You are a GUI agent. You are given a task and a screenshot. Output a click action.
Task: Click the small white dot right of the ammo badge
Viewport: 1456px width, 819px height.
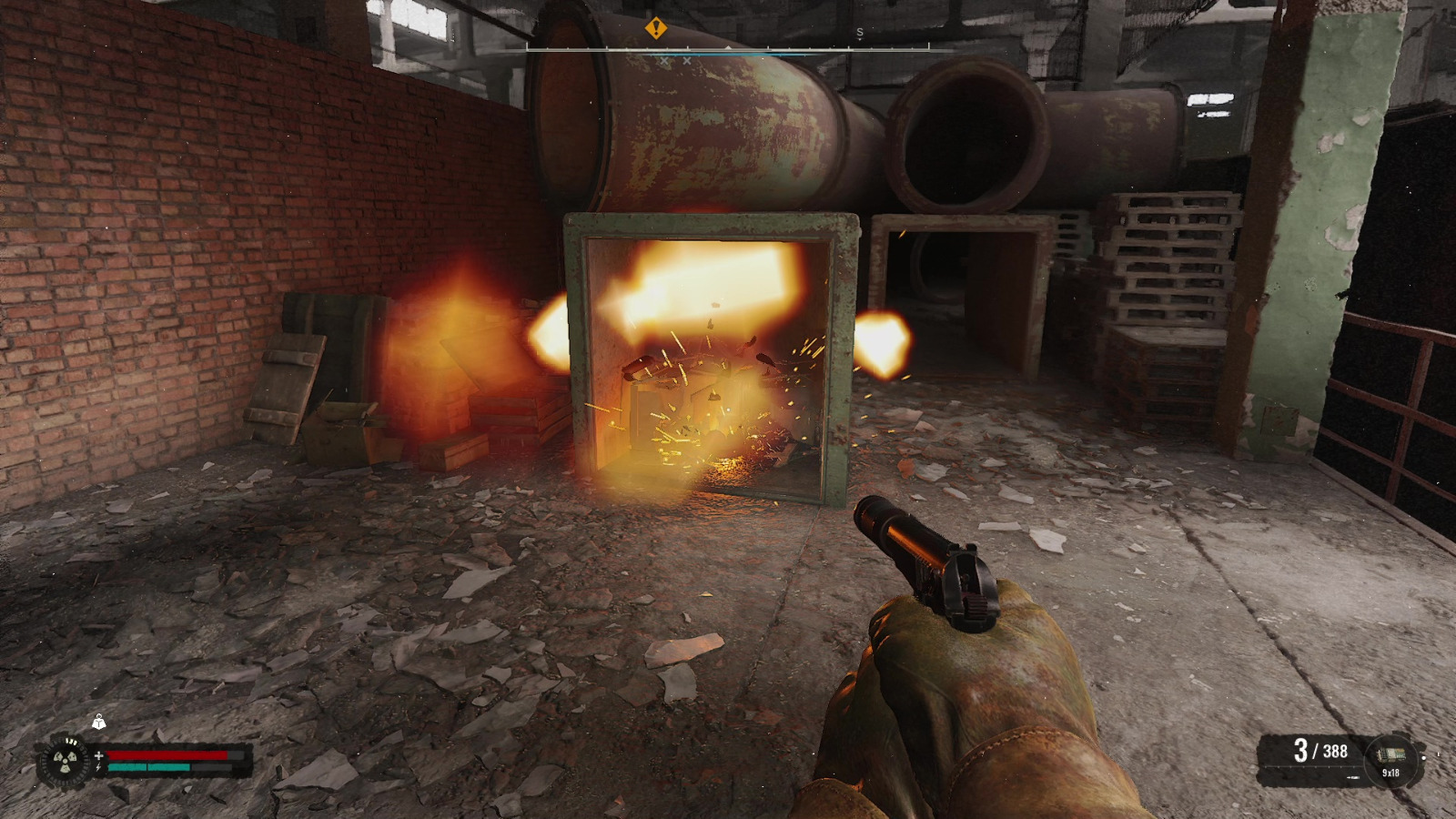(x=1424, y=757)
